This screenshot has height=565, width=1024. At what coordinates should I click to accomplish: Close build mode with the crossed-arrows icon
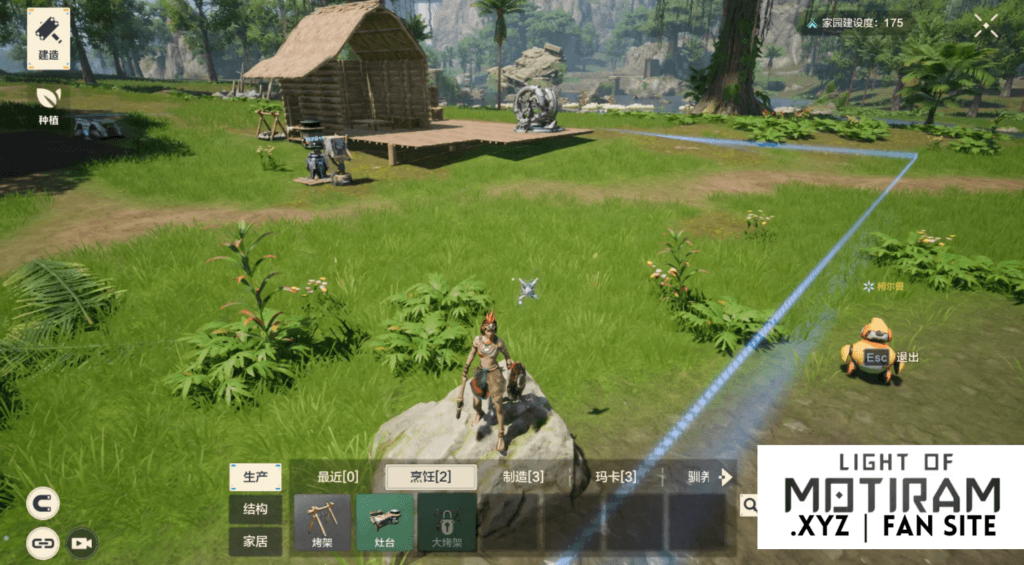[986, 25]
